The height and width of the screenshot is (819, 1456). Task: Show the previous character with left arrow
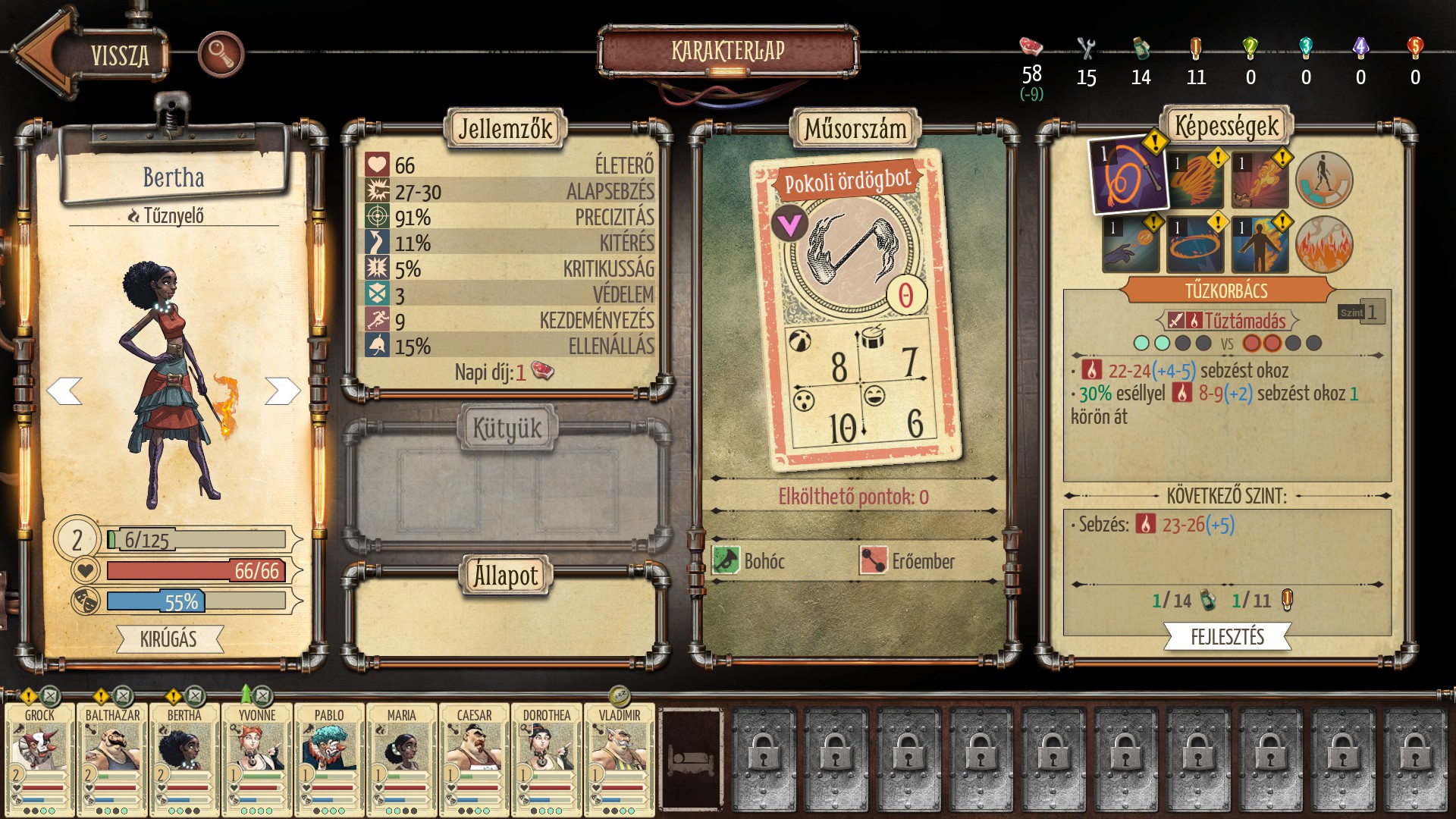(64, 391)
